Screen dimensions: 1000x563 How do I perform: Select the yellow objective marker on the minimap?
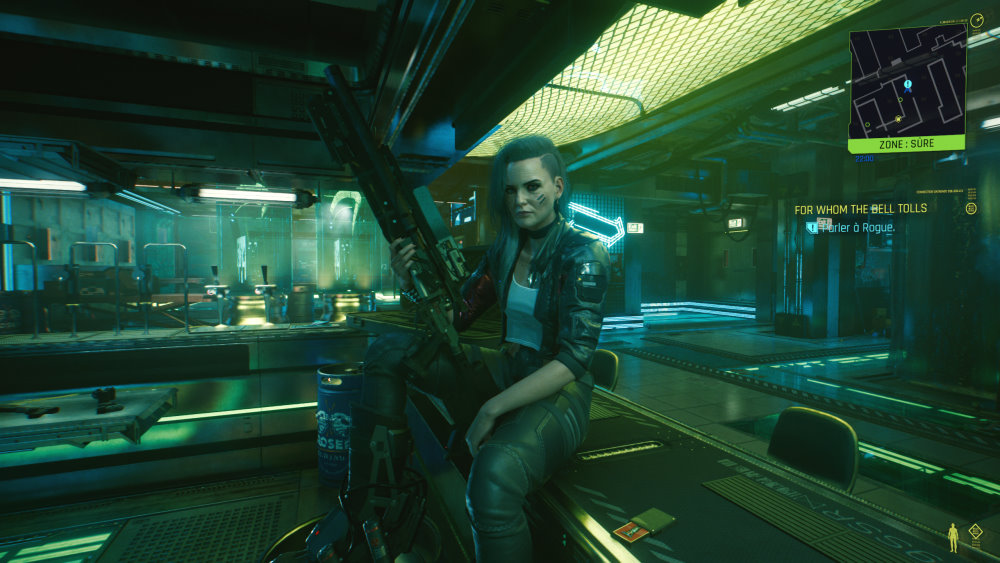coord(898,119)
